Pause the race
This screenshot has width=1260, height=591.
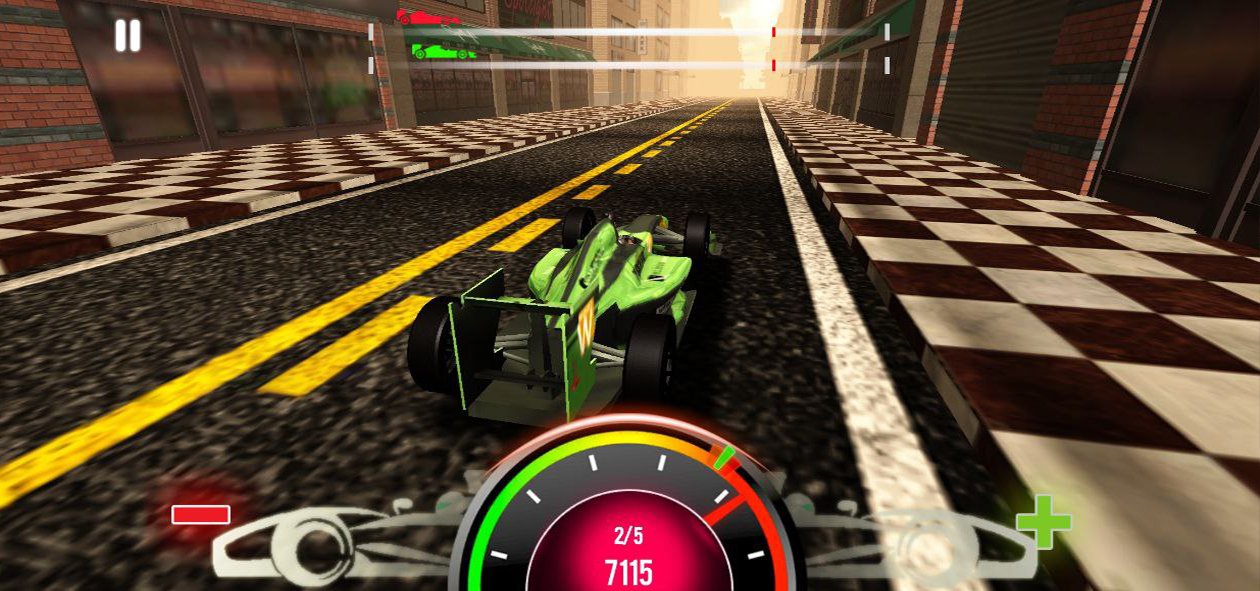click(x=128, y=36)
